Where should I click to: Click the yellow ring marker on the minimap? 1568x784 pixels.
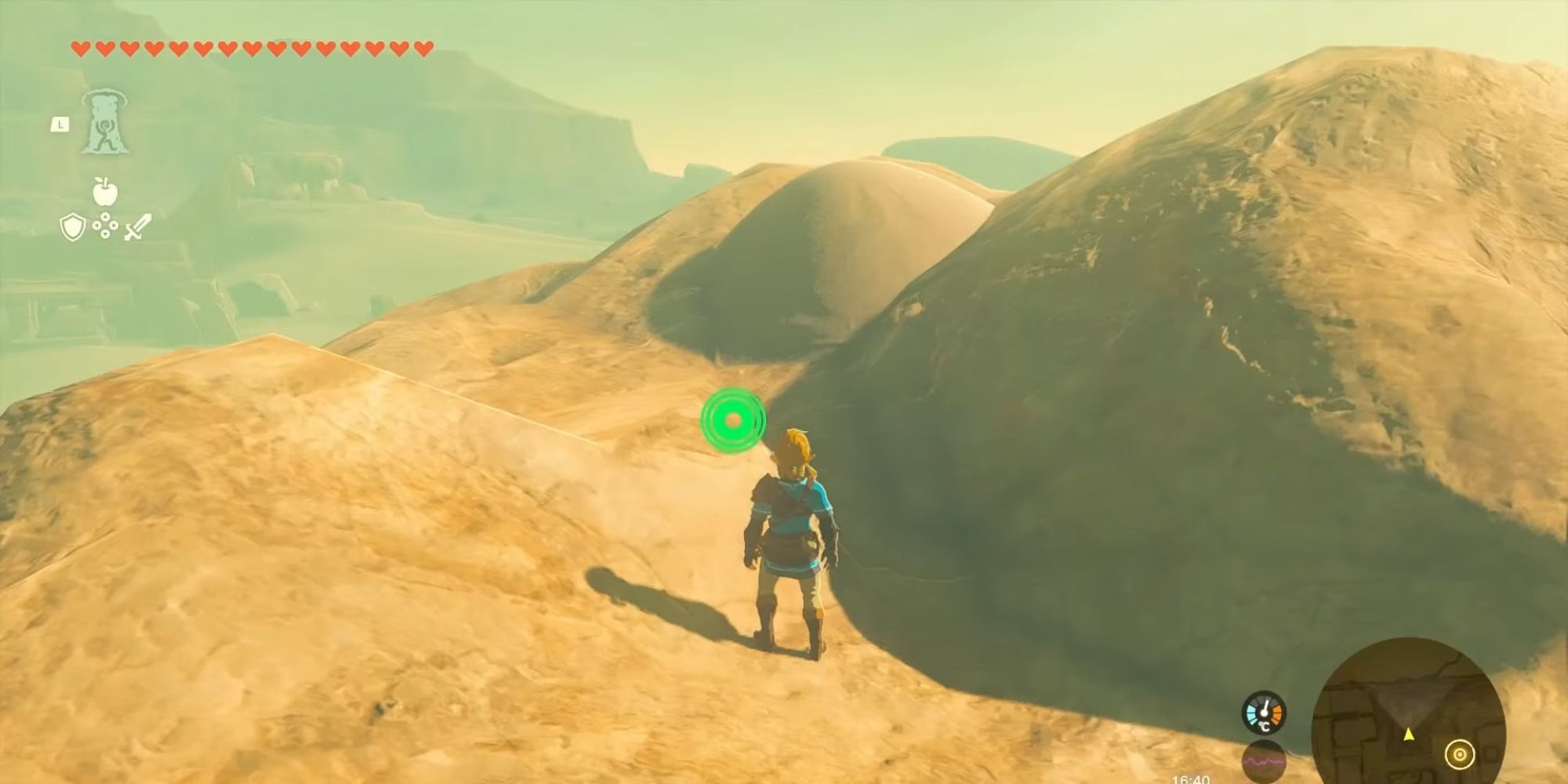pyautogui.click(x=1459, y=755)
